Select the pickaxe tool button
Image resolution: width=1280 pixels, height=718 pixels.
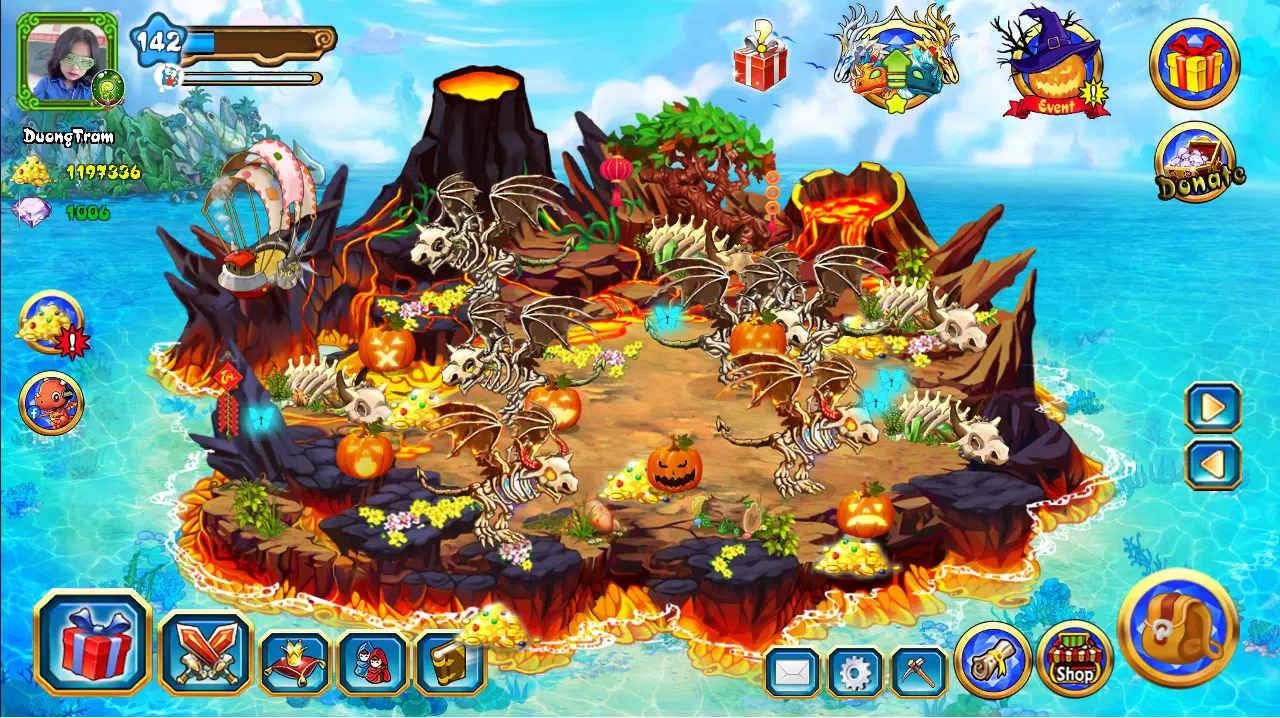click(918, 672)
